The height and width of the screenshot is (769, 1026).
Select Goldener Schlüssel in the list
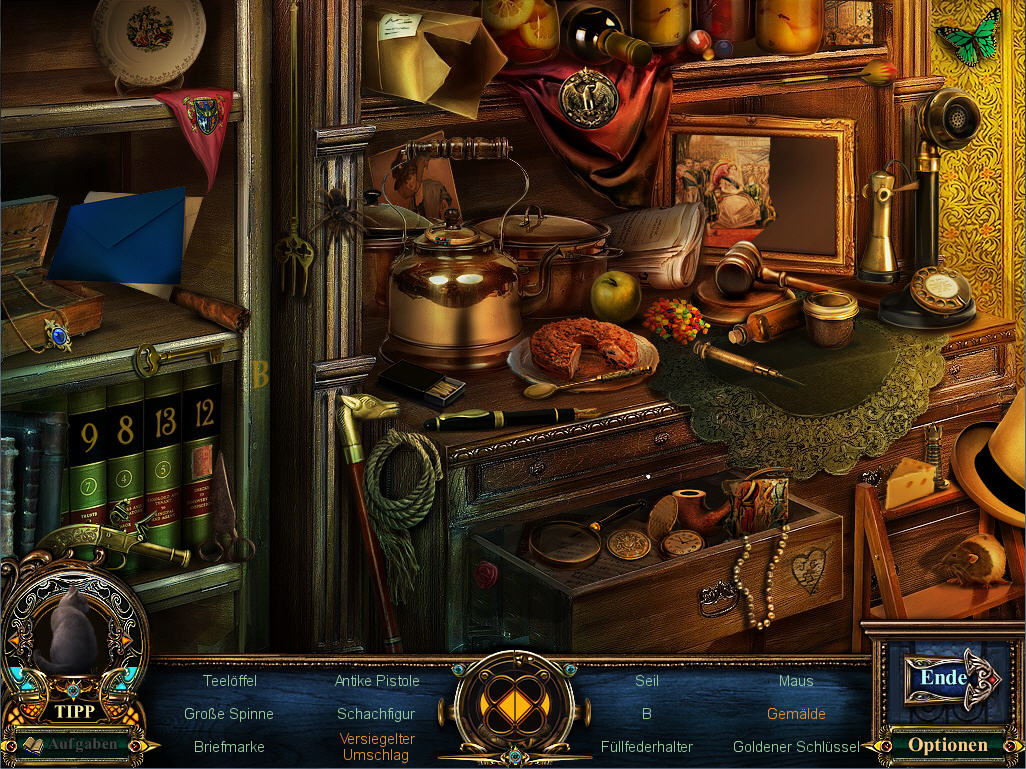(x=796, y=746)
